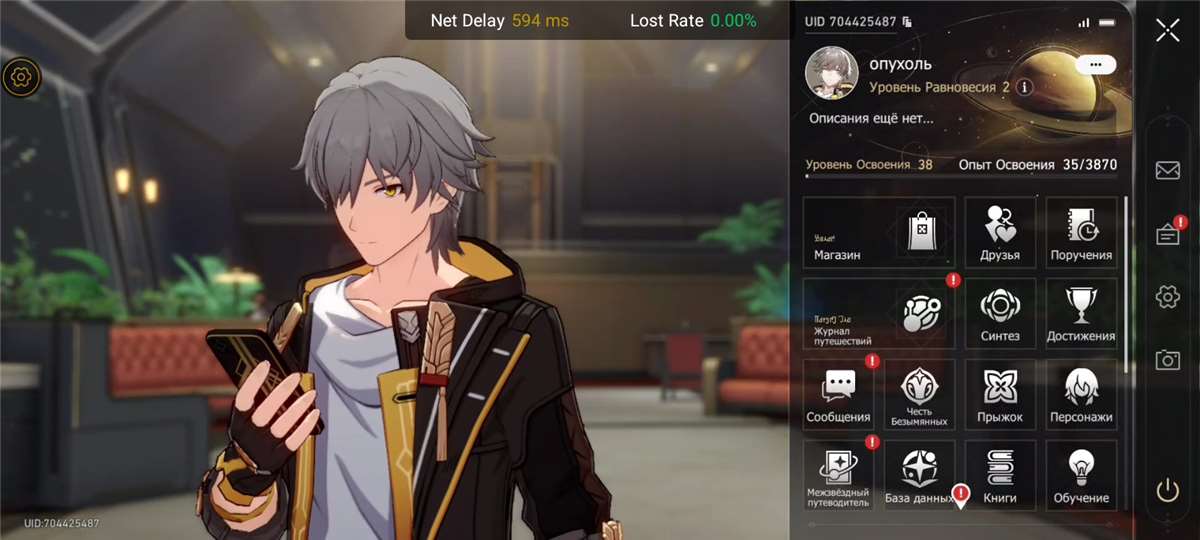Screen dimensions: 1200x540
Task: Open the Персонажи characters menu
Action: (1081, 395)
